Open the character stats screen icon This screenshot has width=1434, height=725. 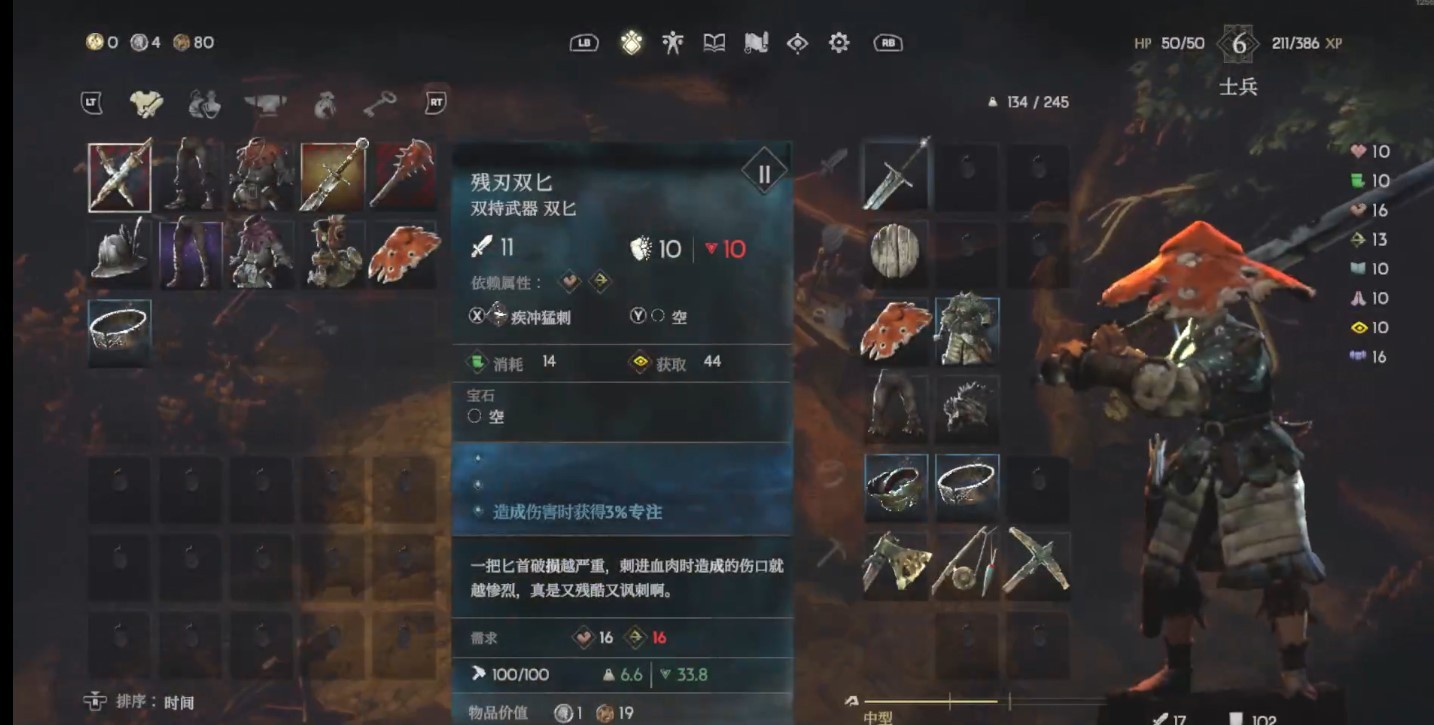click(671, 43)
